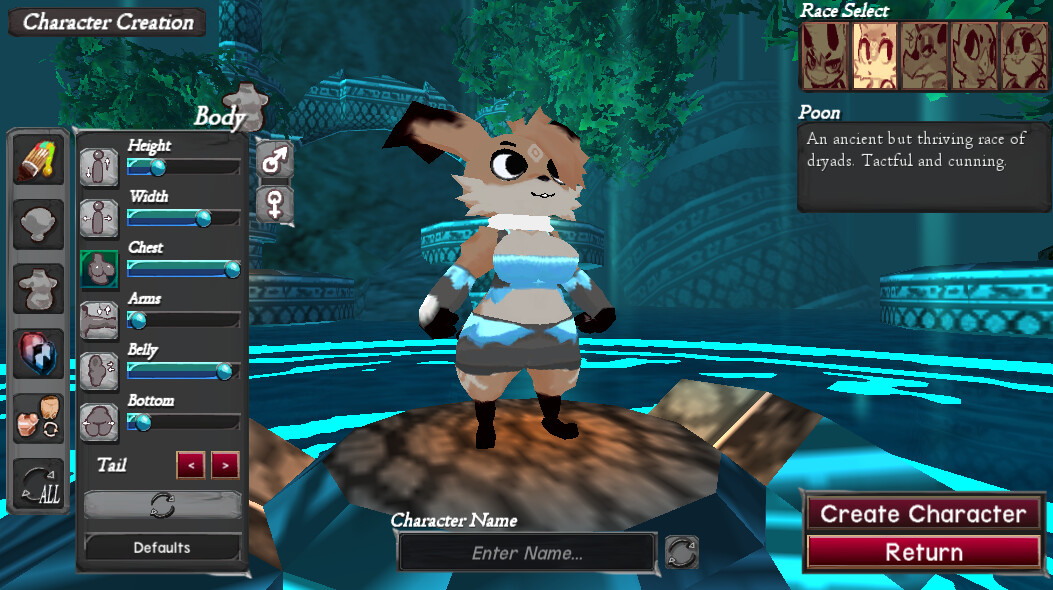Select the highlighted Poon race portrait
Viewport: 1053px width, 590px height.
coord(875,56)
